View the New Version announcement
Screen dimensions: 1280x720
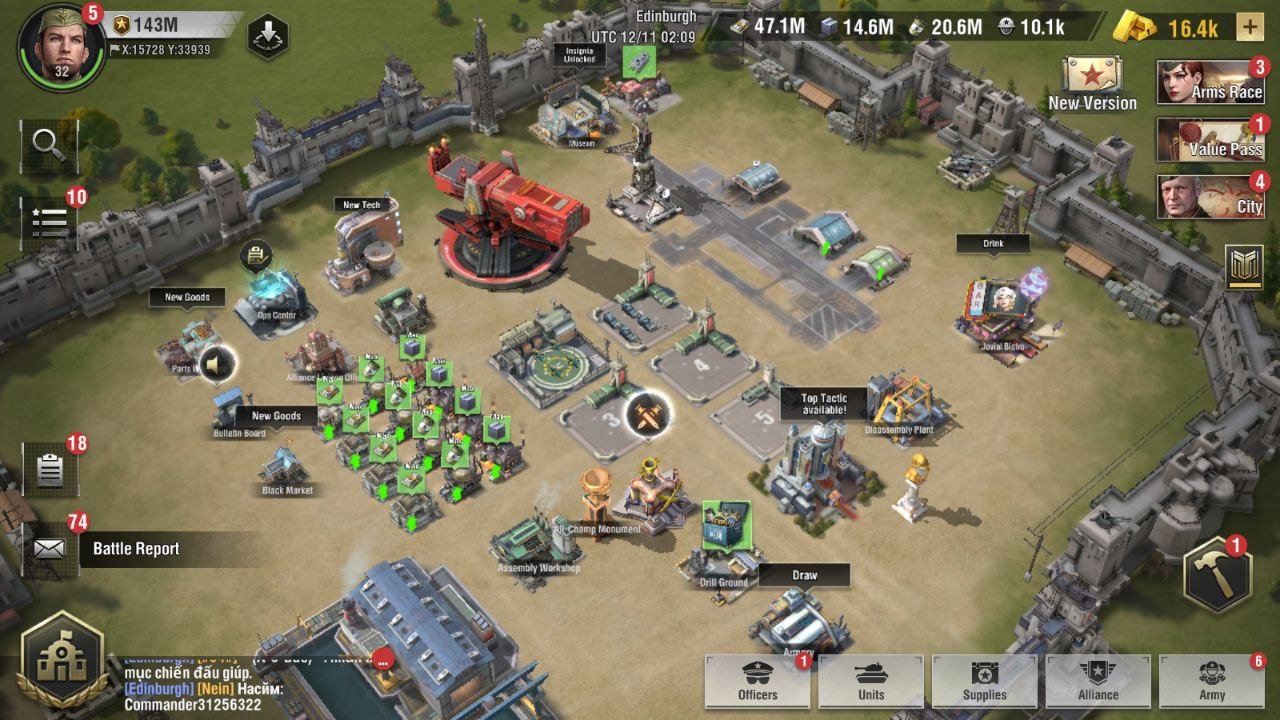[1092, 84]
